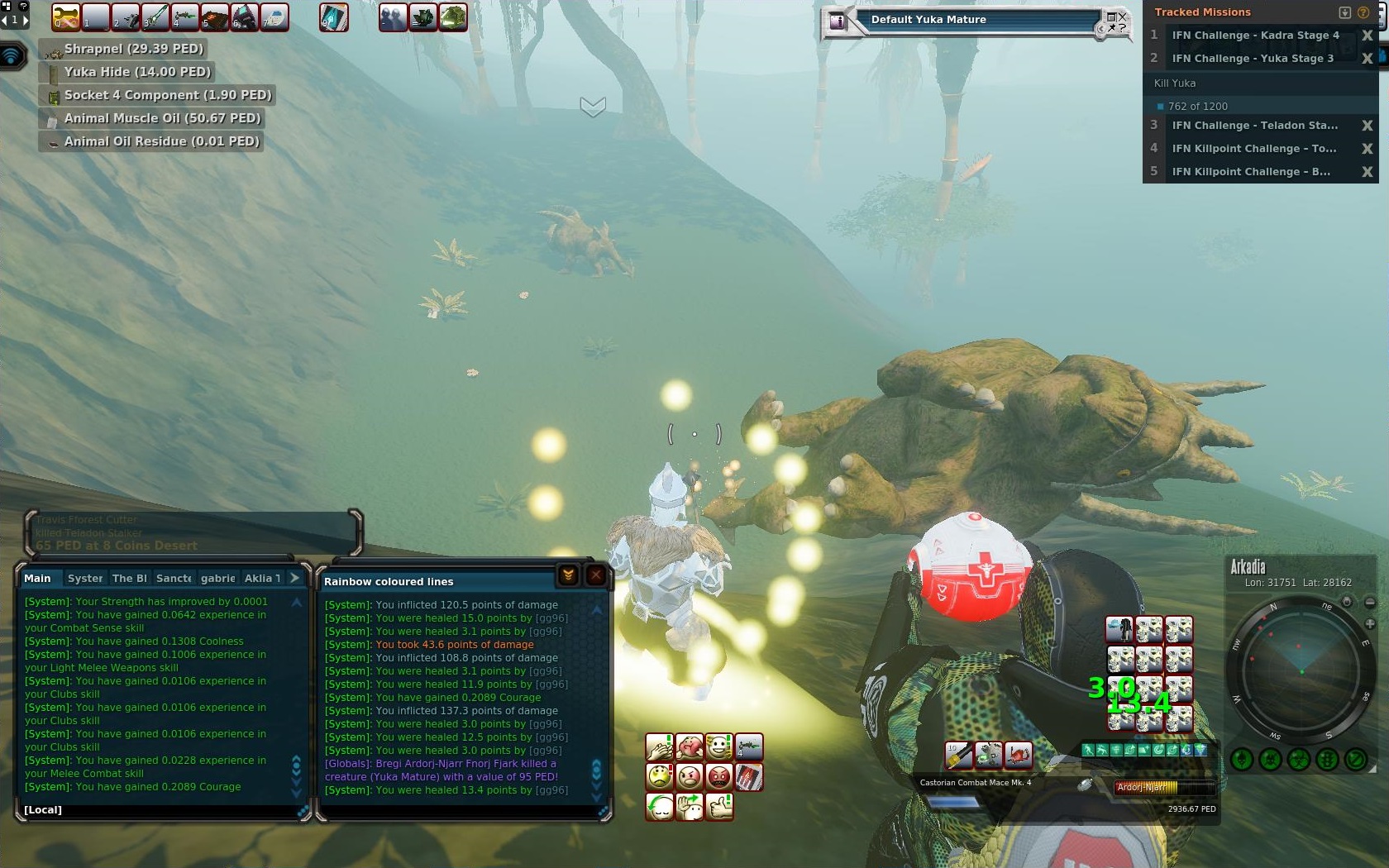Zoom in the radar with the plus button
The height and width of the screenshot is (868, 1389).
[1369, 624]
